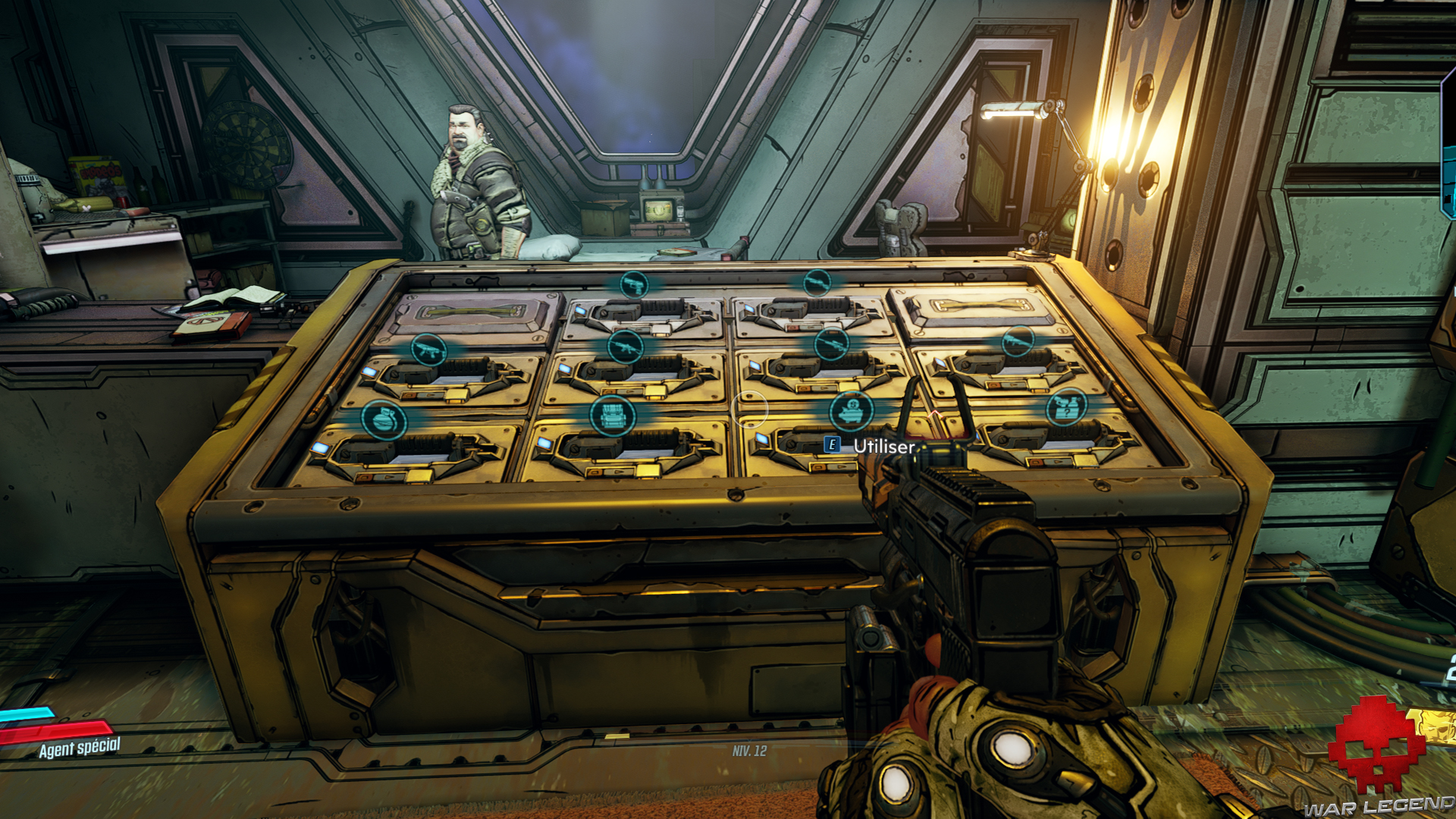The height and width of the screenshot is (819, 1456).
Task: Click the SMG icon on the leftmost crate
Action: 428,347
